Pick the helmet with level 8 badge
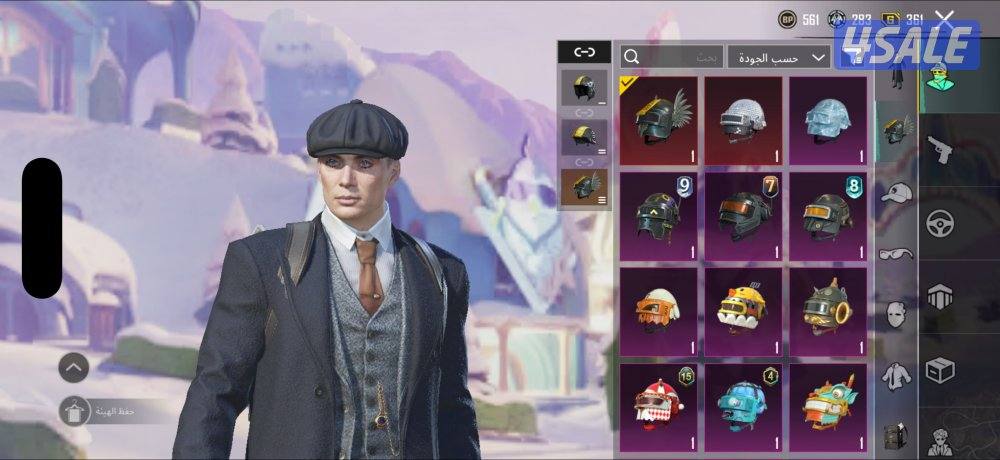 click(827, 214)
